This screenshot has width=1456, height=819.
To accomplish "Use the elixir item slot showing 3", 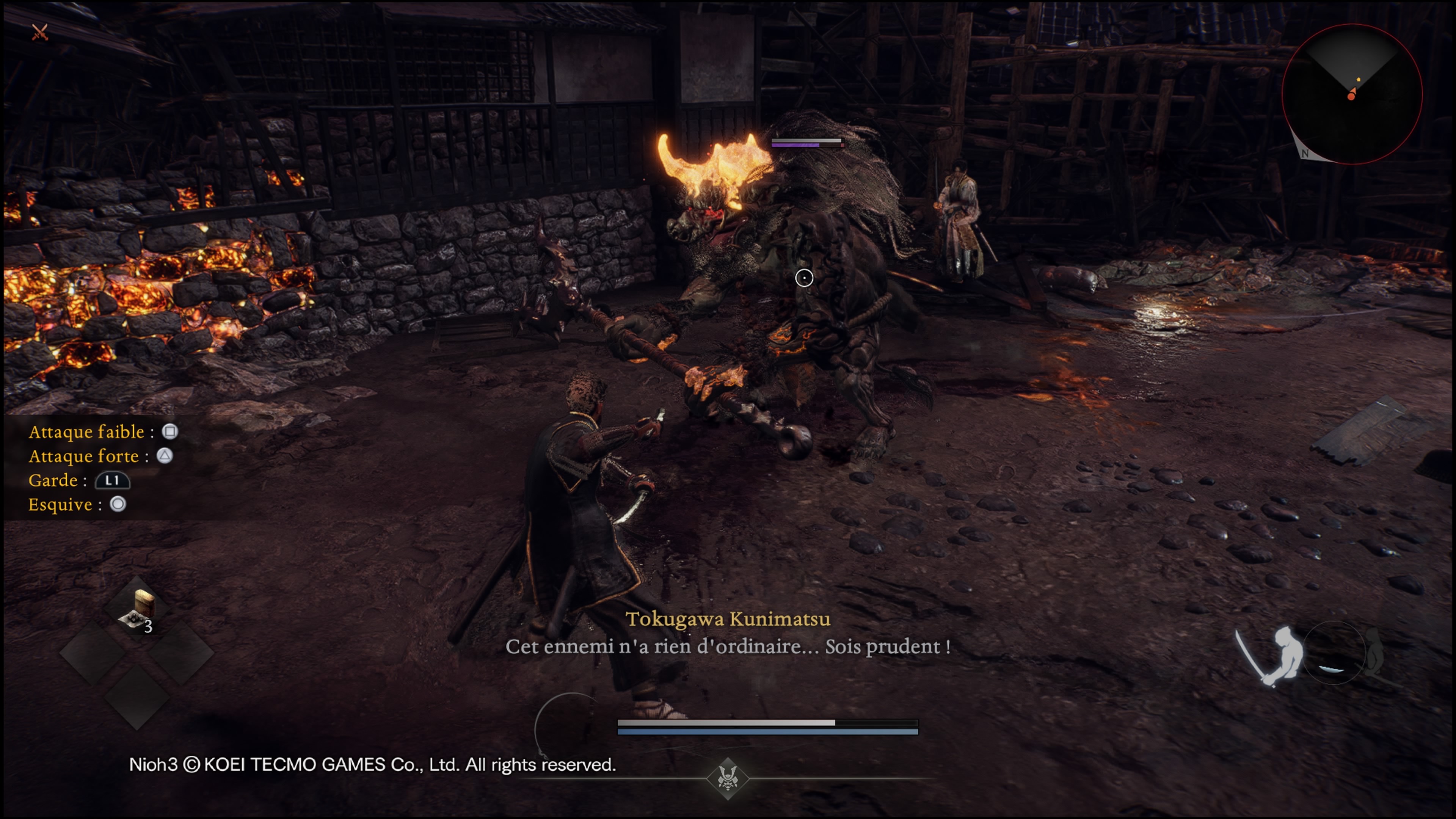I will (x=137, y=609).
